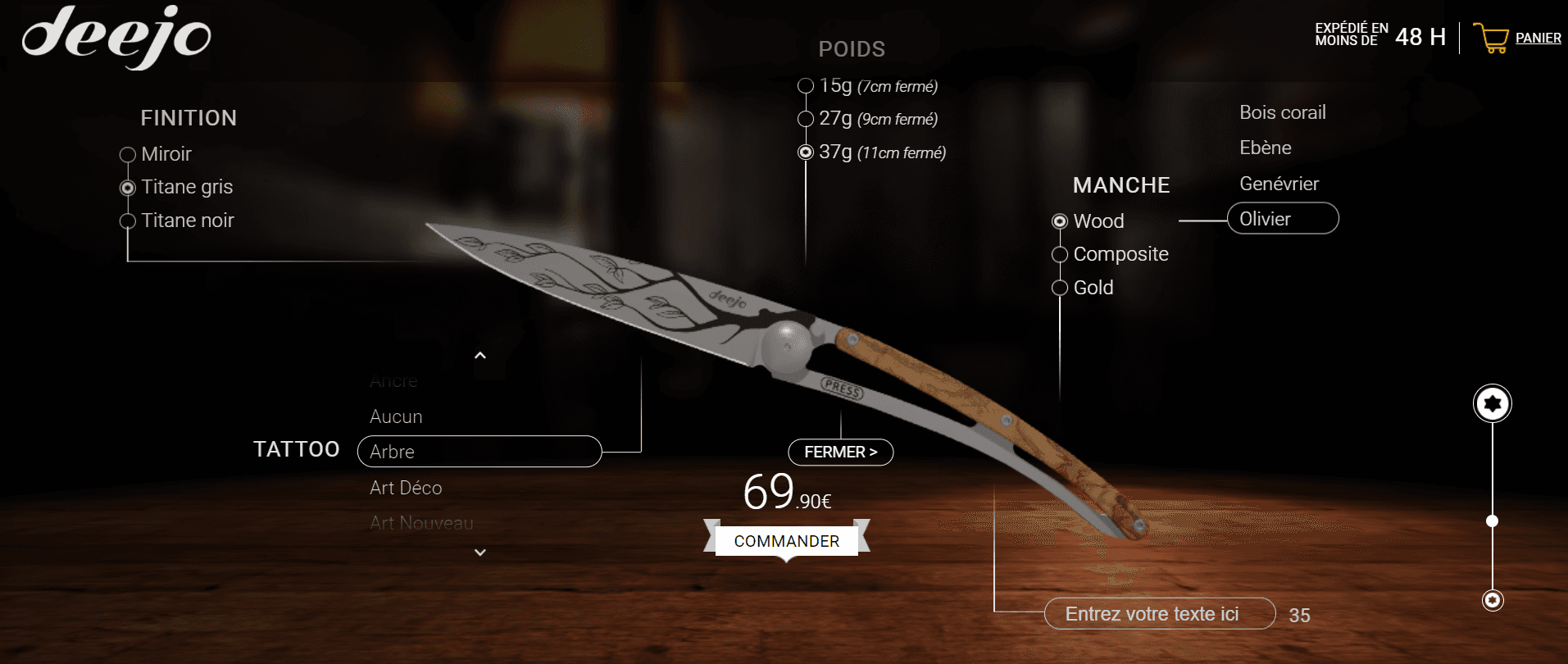1568x664 pixels.
Task: Order the knife with COMMANDER
Action: pyautogui.click(x=786, y=541)
